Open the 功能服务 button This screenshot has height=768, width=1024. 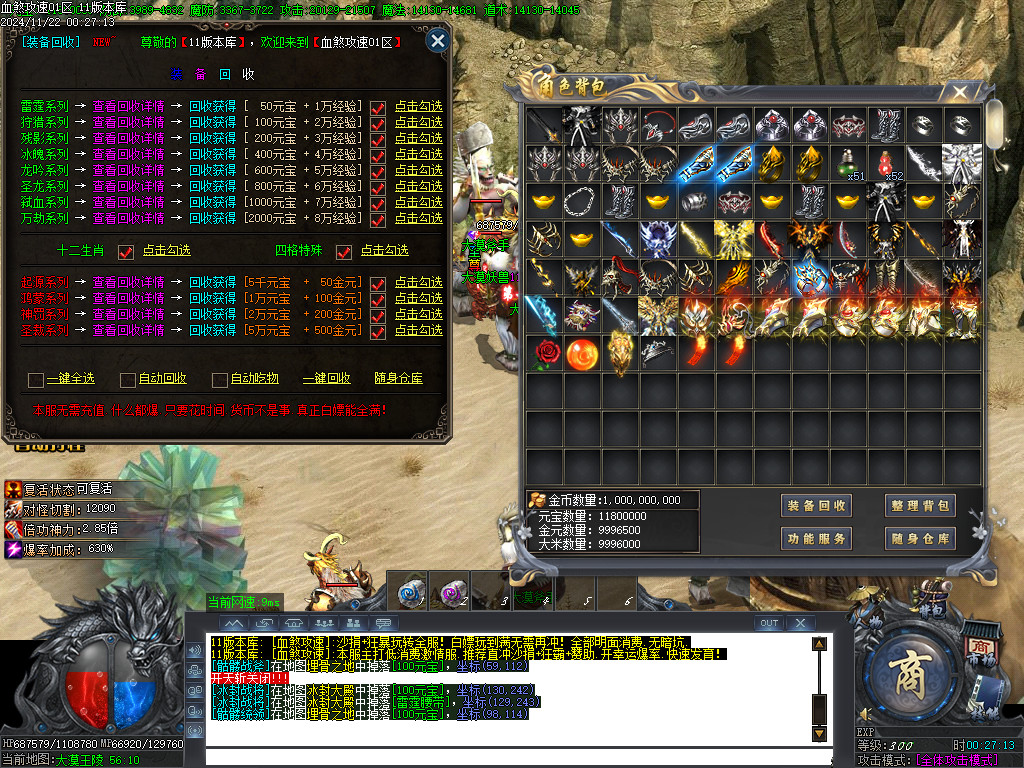[816, 539]
